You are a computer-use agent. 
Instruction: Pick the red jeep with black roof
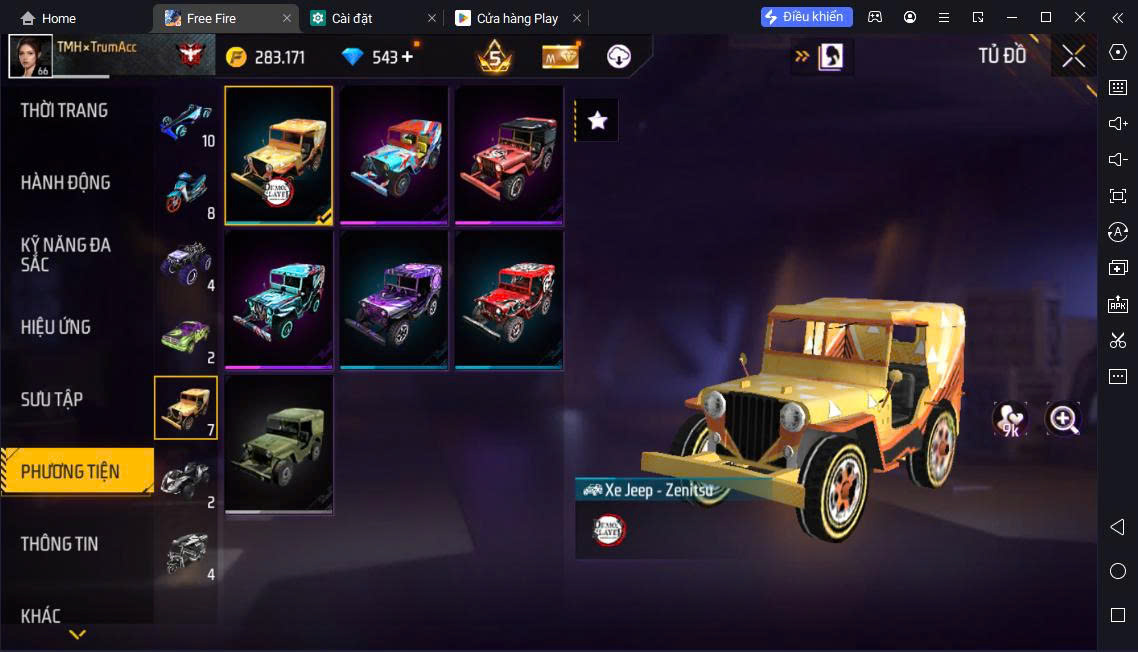point(509,155)
